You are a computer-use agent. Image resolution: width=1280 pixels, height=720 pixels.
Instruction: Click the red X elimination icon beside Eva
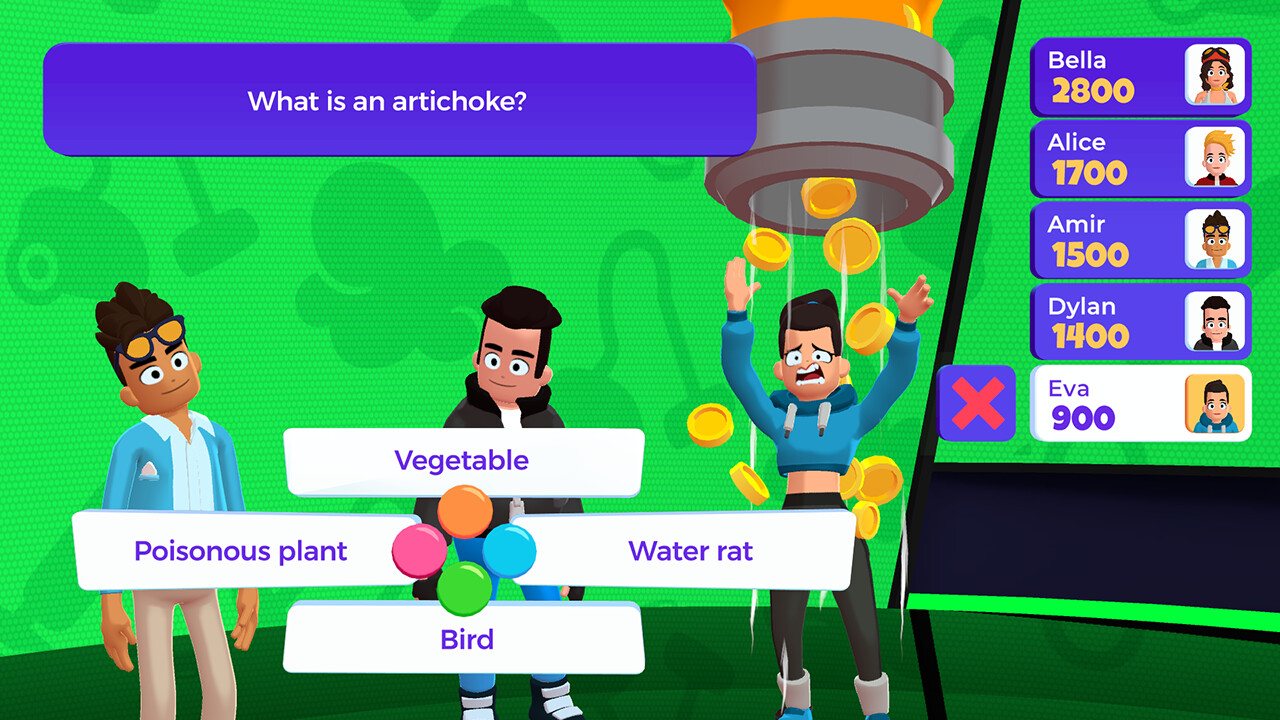[x=977, y=403]
